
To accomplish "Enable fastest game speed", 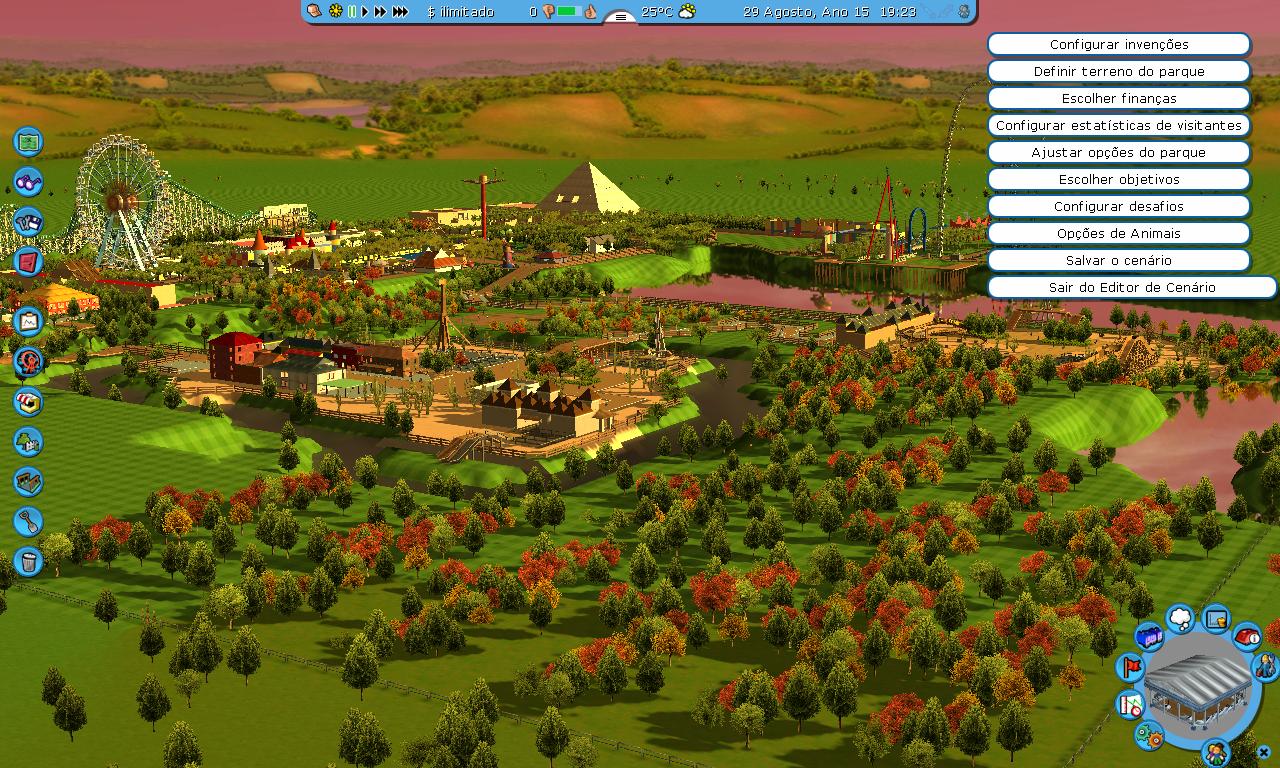I will click(x=400, y=13).
